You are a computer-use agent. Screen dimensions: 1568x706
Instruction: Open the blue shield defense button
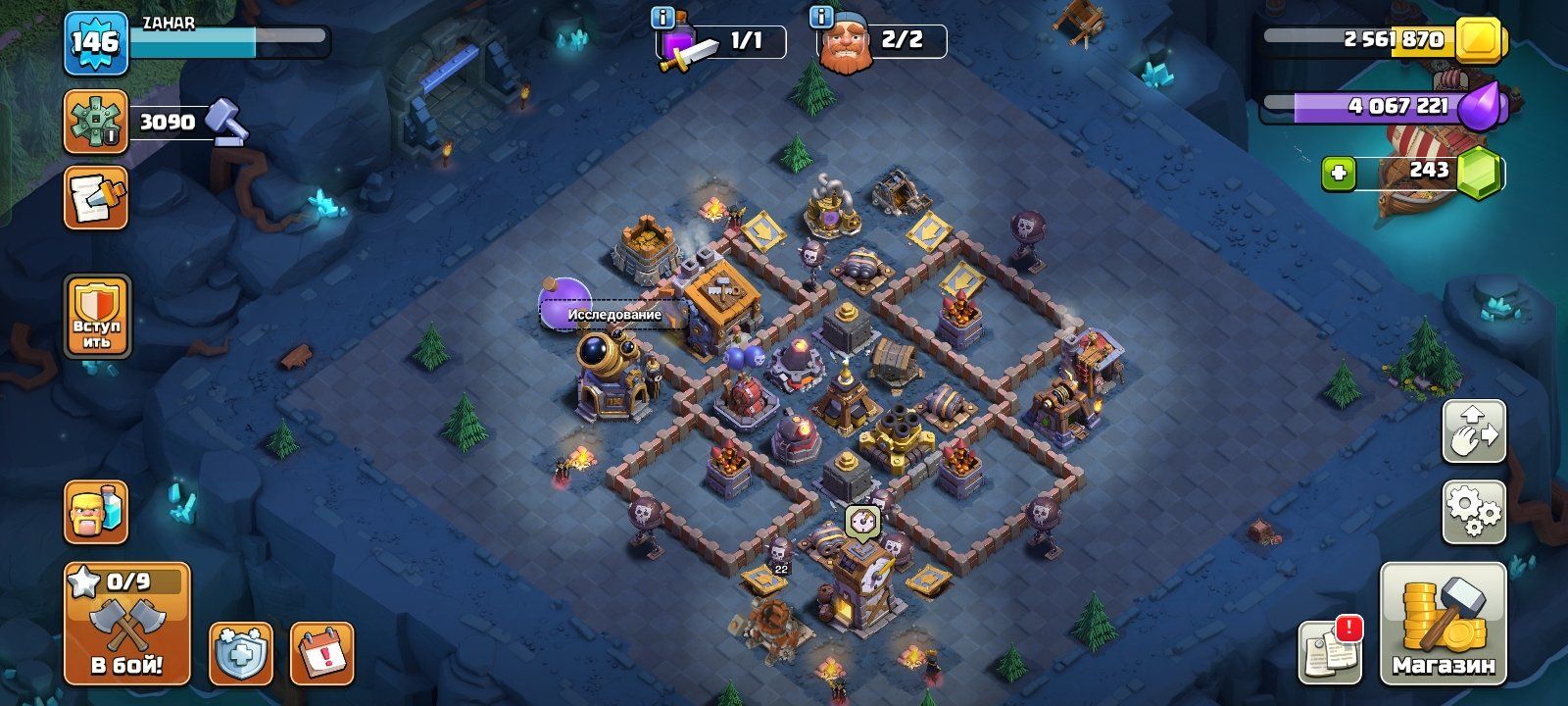pos(241,652)
